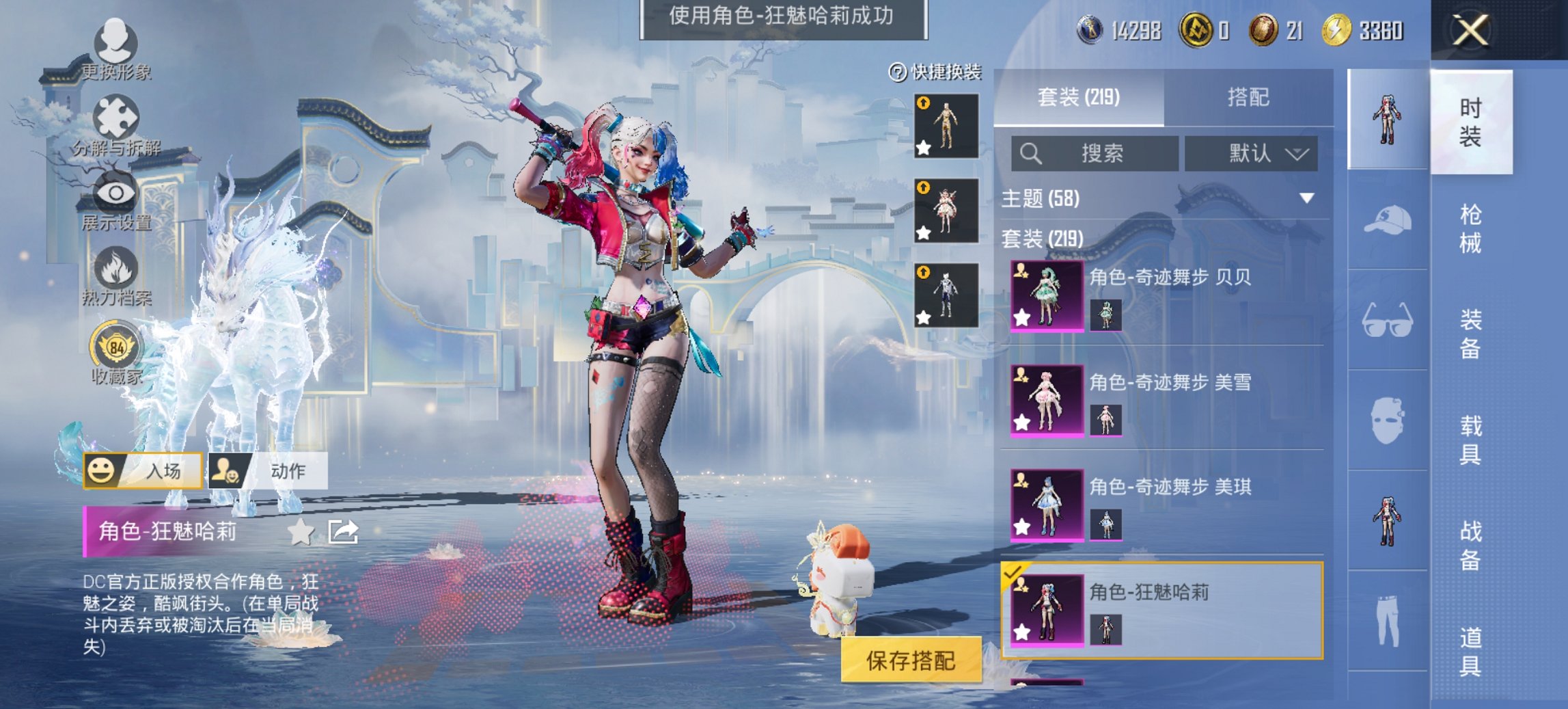
Task: Open the 默认 sort dropdown
Action: [1252, 155]
